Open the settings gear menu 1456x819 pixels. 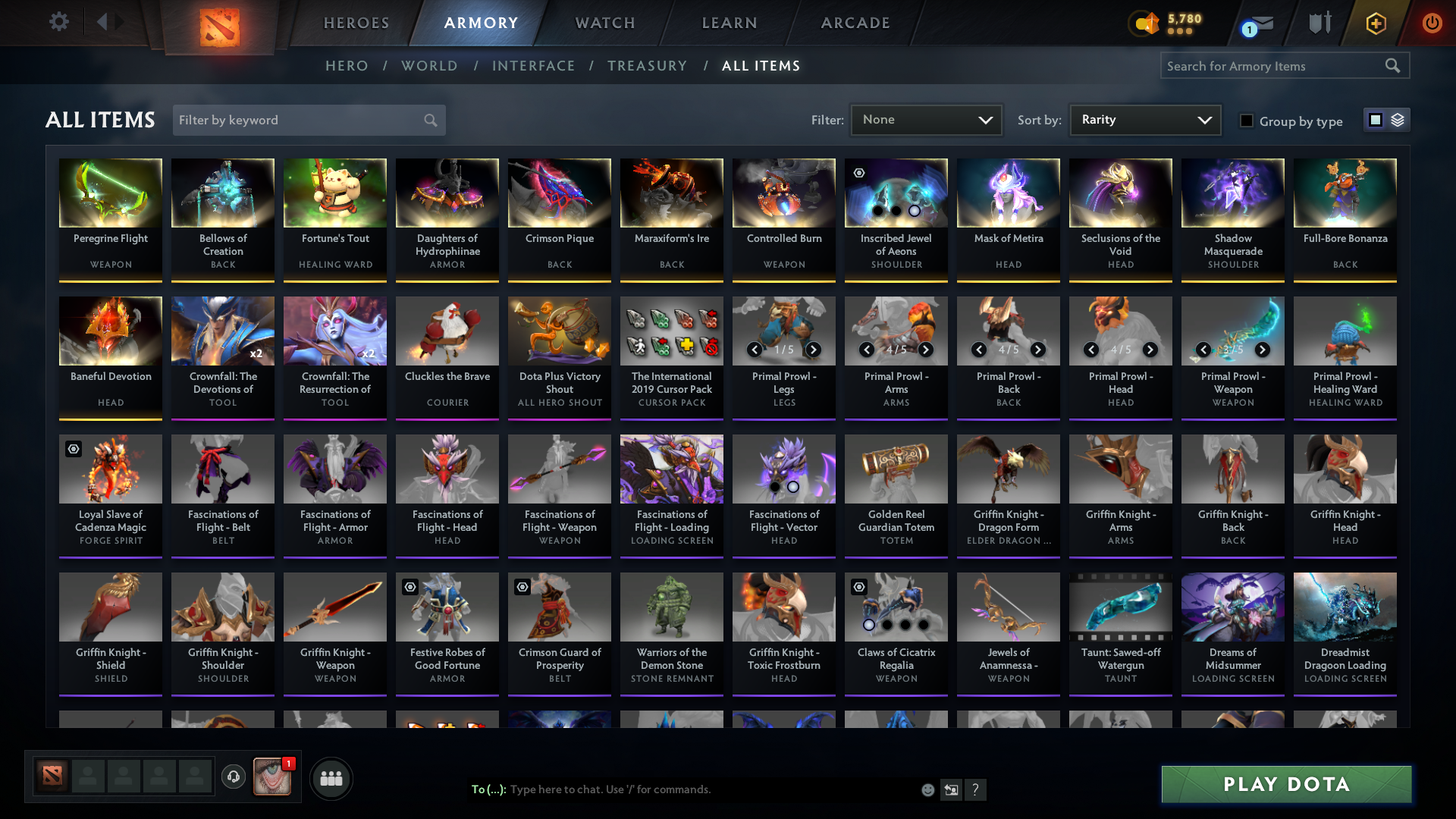[59, 22]
